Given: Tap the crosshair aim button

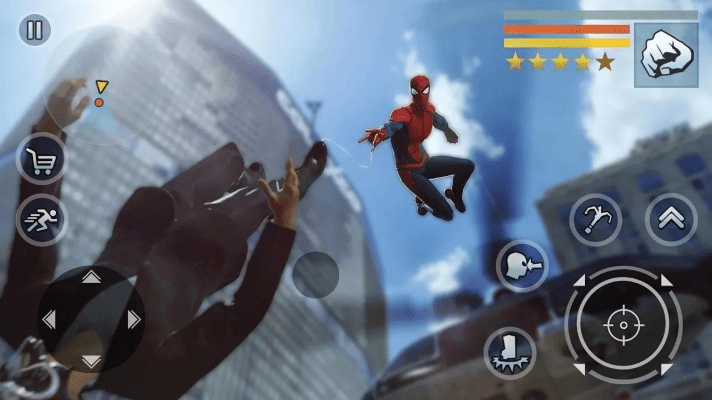Looking at the screenshot, I should click(622, 325).
